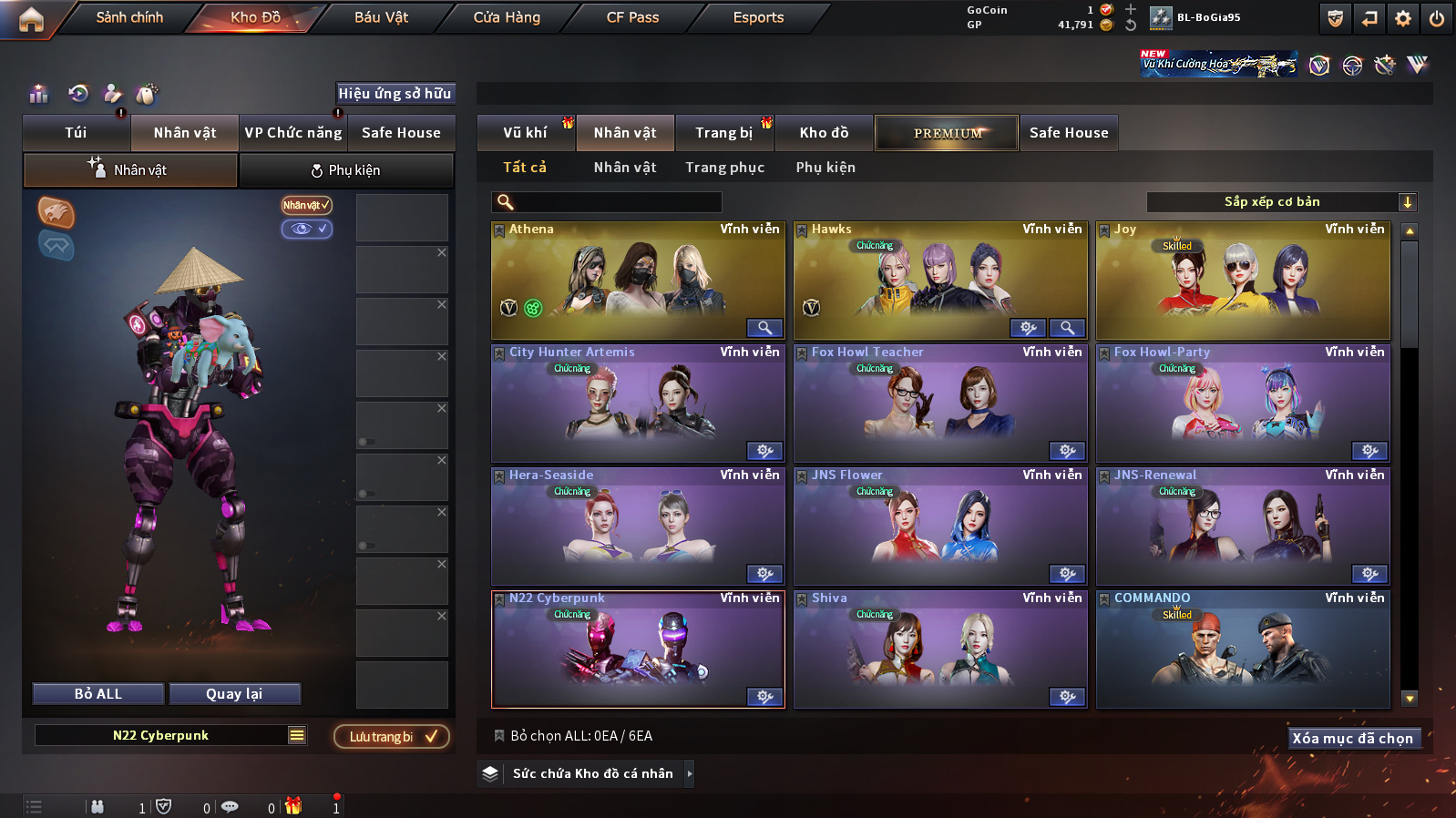Viewport: 1456px width, 818px height.
Task: Click the Quay lại button
Action: tap(234, 694)
